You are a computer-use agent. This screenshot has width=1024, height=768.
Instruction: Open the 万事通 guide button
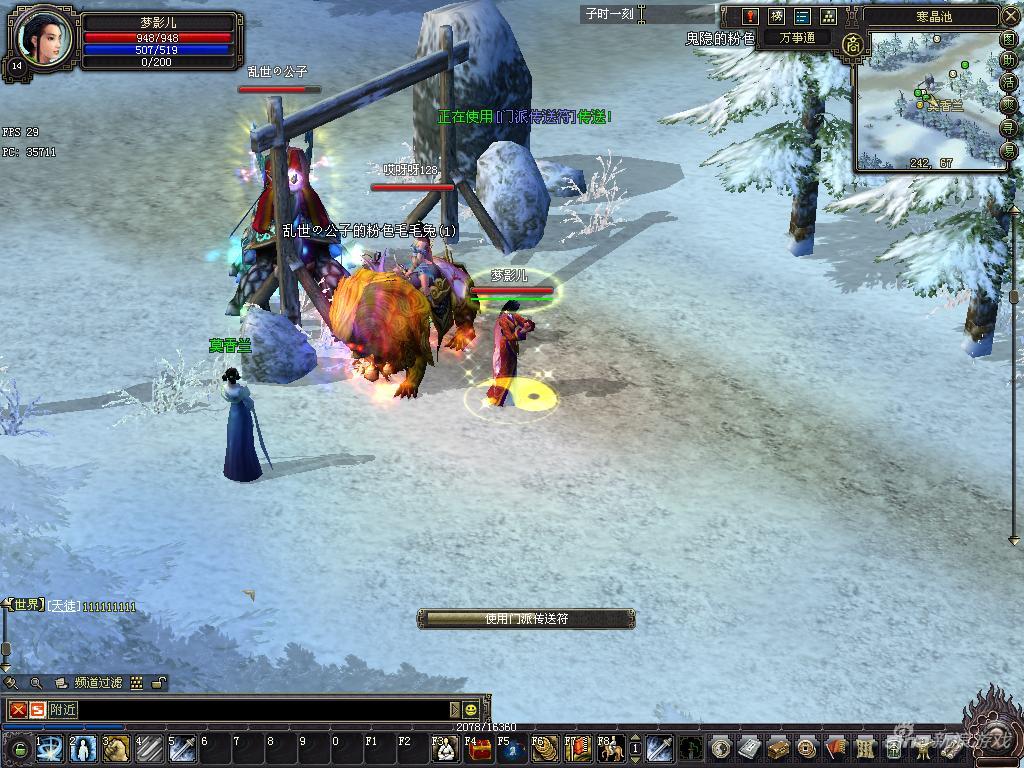click(797, 38)
